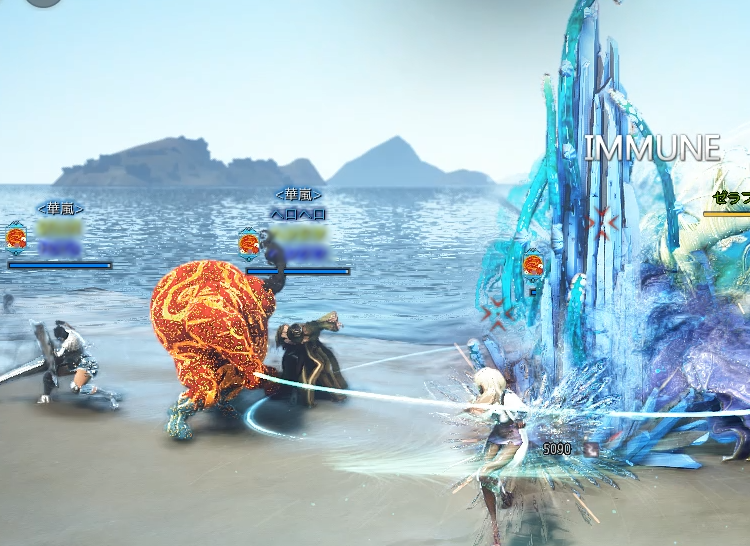Click the goldfish emblem beside the ヘロヘロ nameplate
The height and width of the screenshot is (546, 750).
[x=250, y=241]
